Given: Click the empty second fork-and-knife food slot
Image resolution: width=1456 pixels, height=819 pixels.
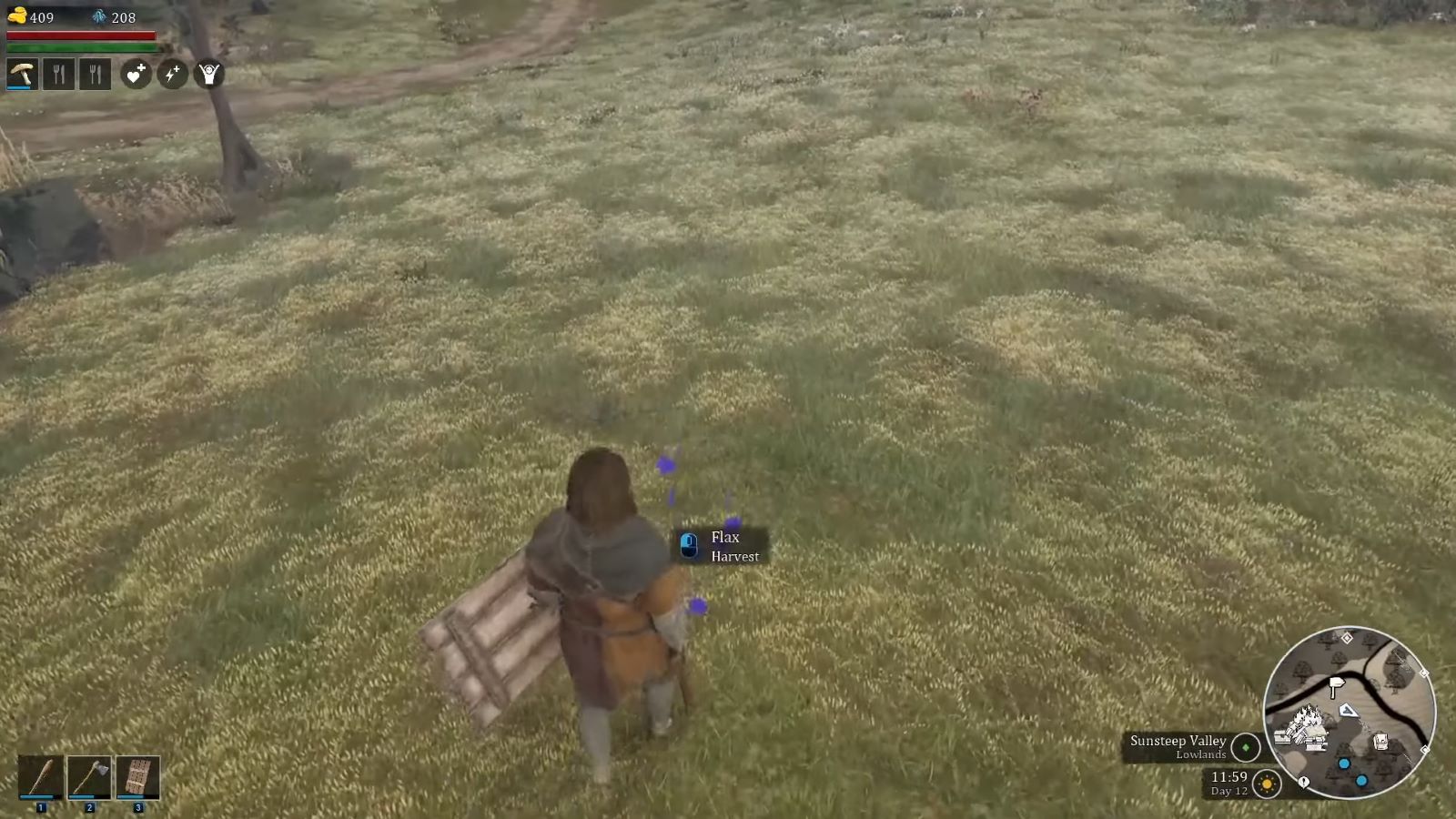Looking at the screenshot, I should click(x=59, y=75).
